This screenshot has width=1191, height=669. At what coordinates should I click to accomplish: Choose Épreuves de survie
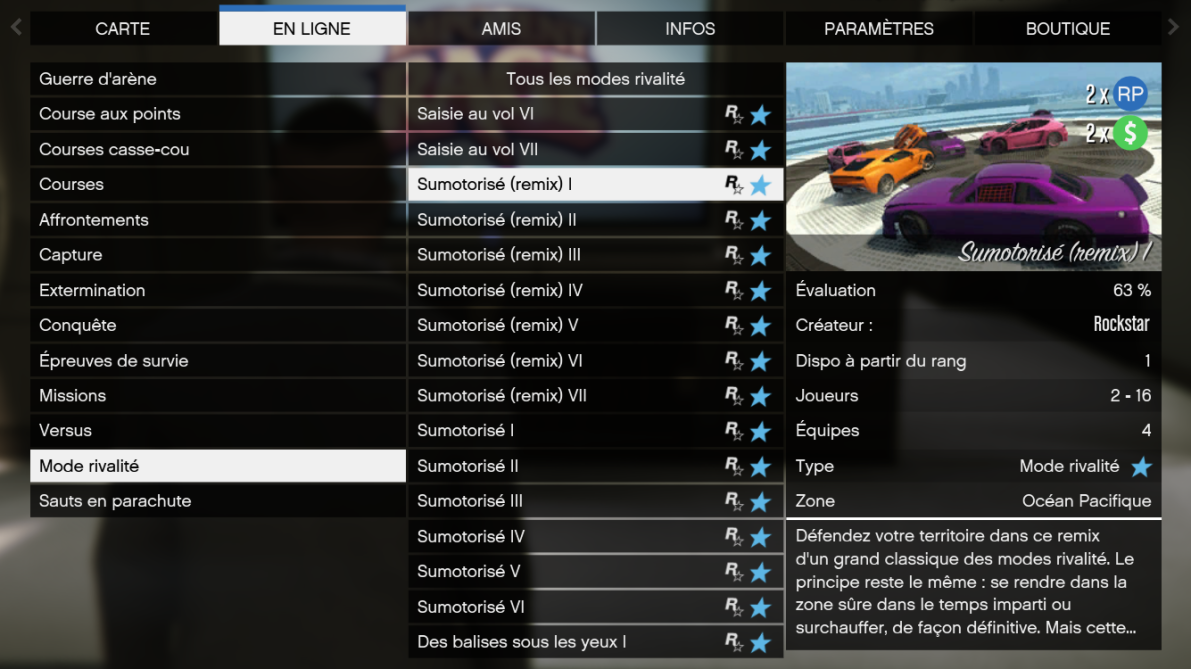(x=218, y=361)
